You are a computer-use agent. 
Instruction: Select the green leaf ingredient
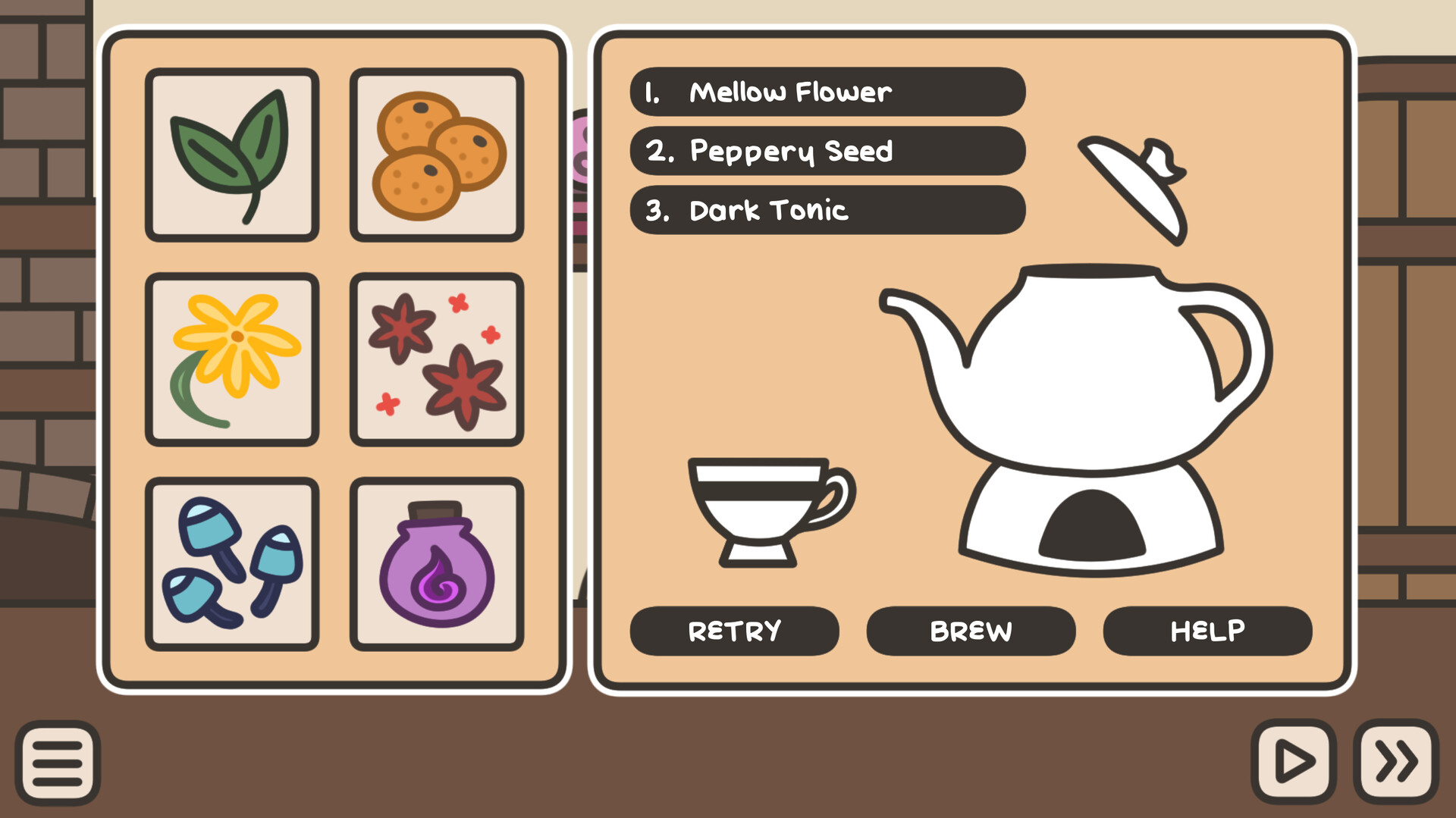tap(231, 155)
